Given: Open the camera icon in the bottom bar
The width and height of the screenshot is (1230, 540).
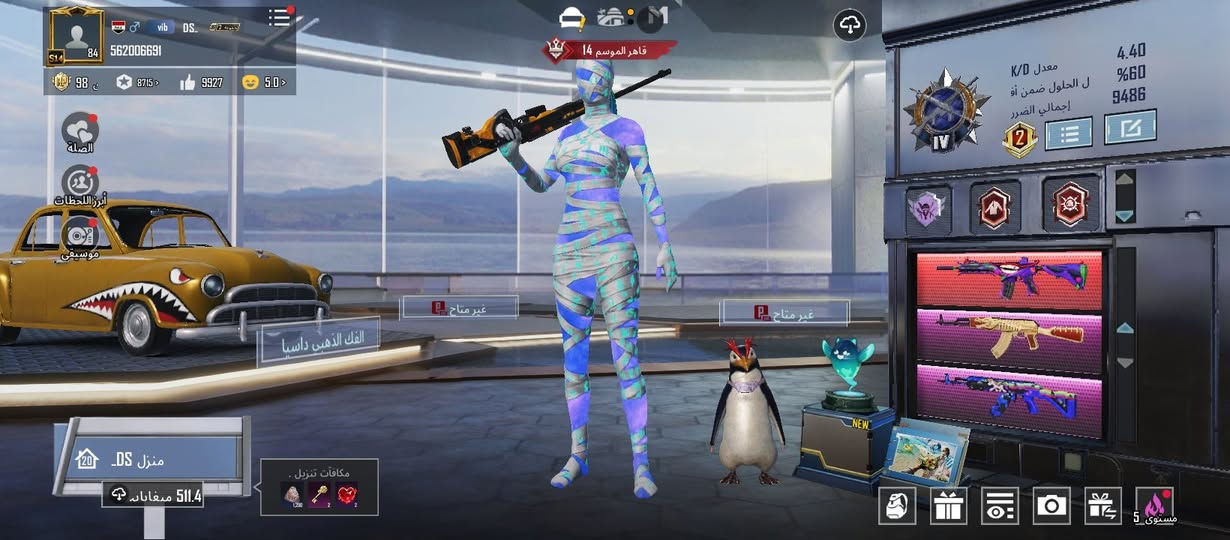Looking at the screenshot, I should 1051,506.
